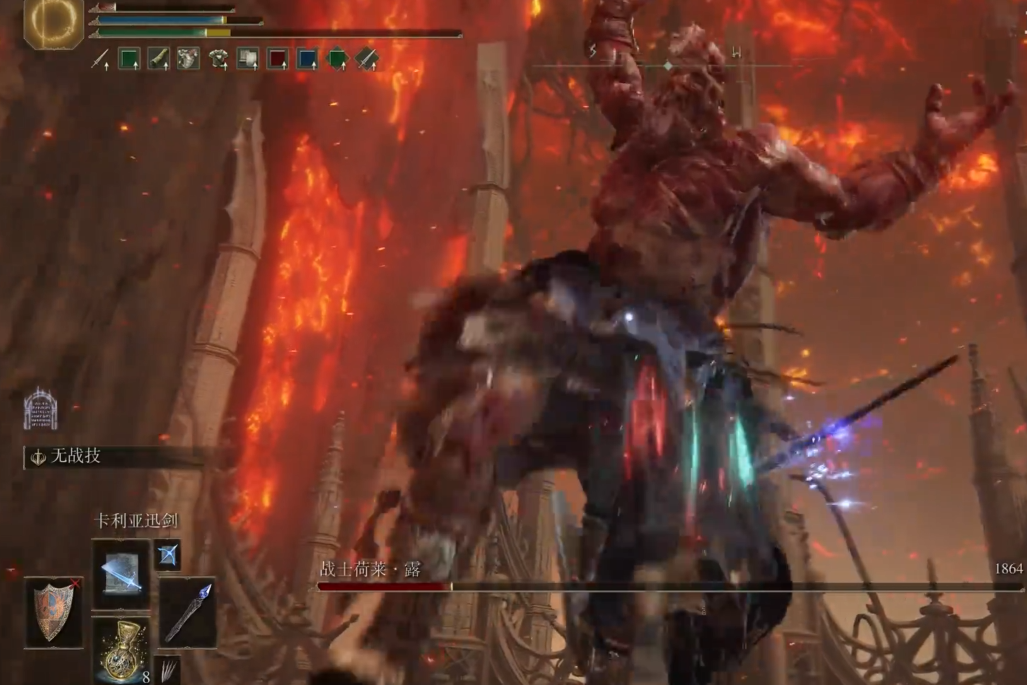
Task: Click the 无战技 weapon skill label
Action: coord(77,457)
